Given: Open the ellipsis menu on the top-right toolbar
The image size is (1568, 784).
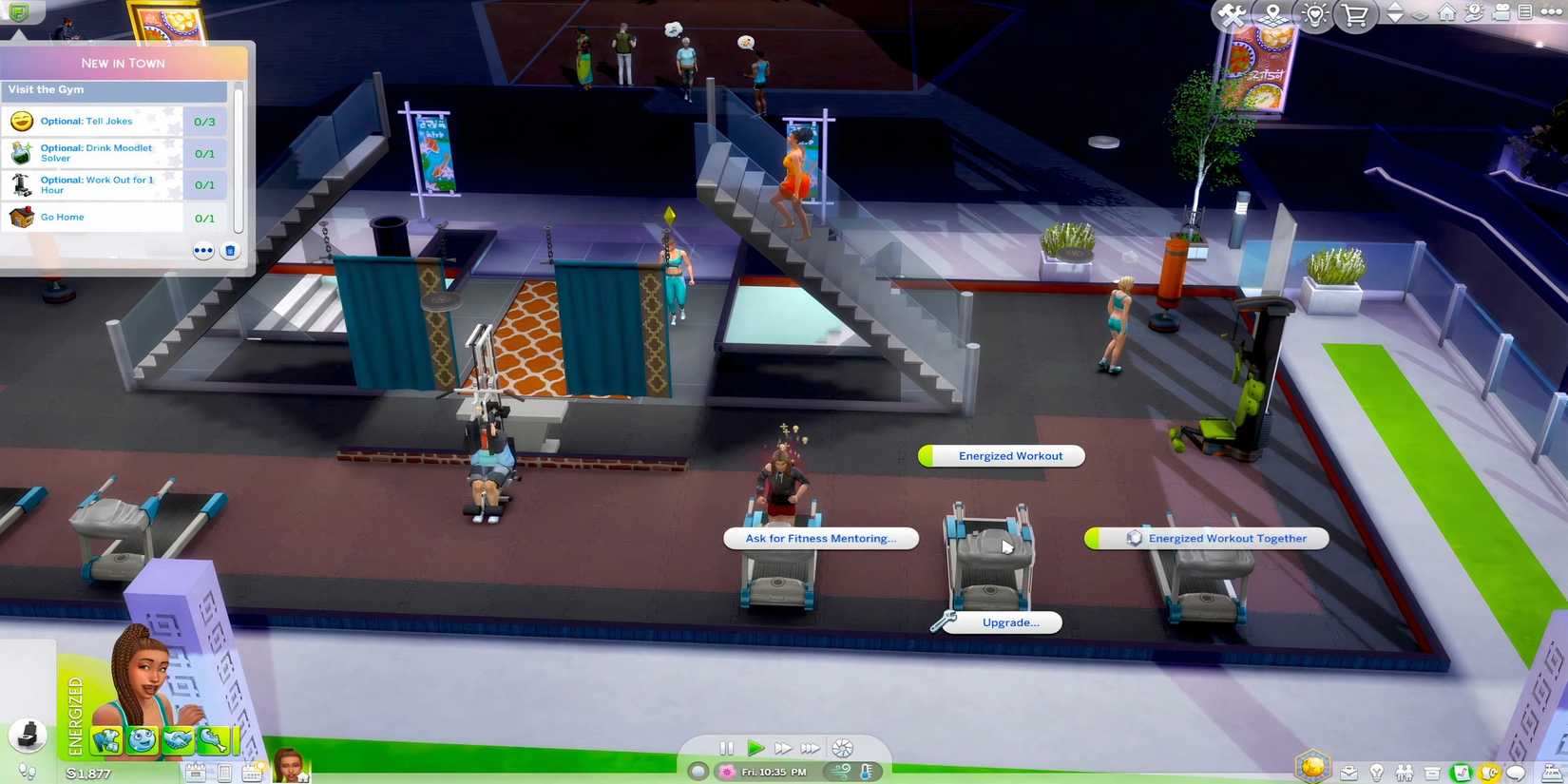Looking at the screenshot, I should (1551, 12).
